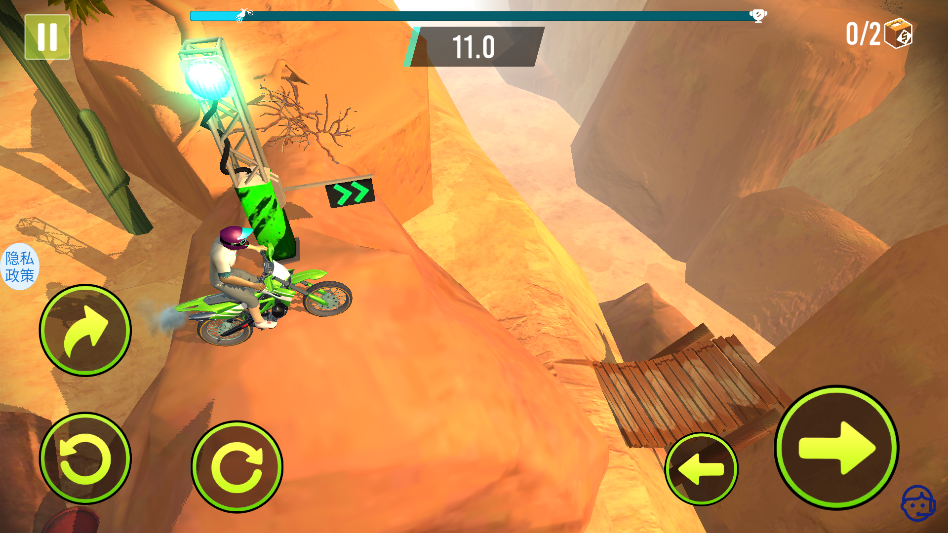
Task: Pause the game with the pause button
Action: (47, 37)
